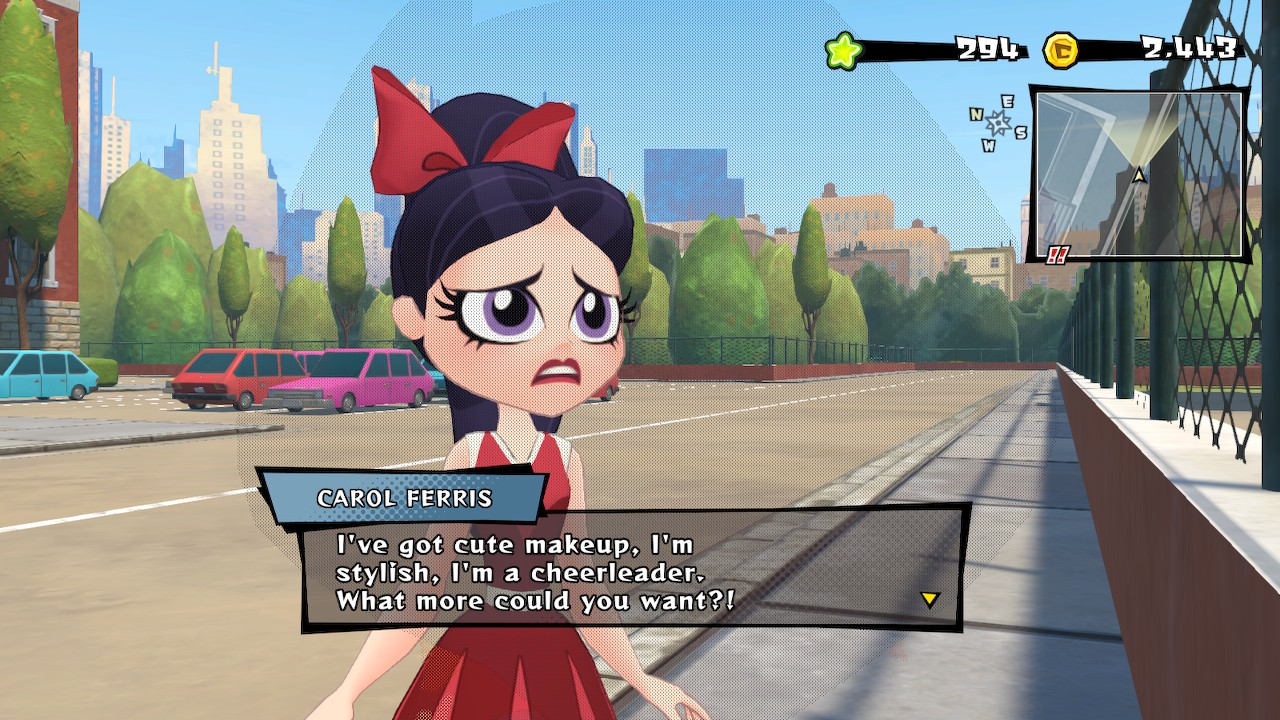Click the yellow advance-dialogue triangle
1280x720 pixels.
(930, 598)
